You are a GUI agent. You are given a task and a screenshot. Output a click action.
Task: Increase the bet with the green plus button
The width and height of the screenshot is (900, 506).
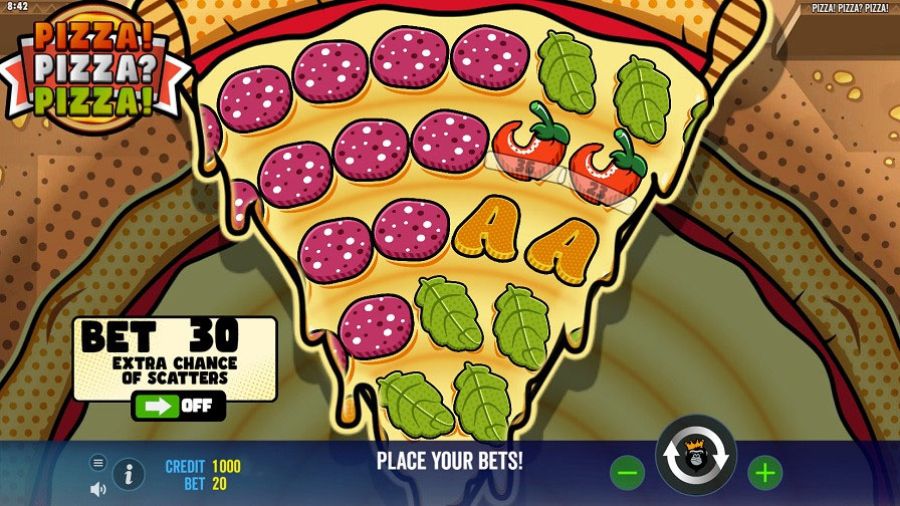click(x=765, y=473)
